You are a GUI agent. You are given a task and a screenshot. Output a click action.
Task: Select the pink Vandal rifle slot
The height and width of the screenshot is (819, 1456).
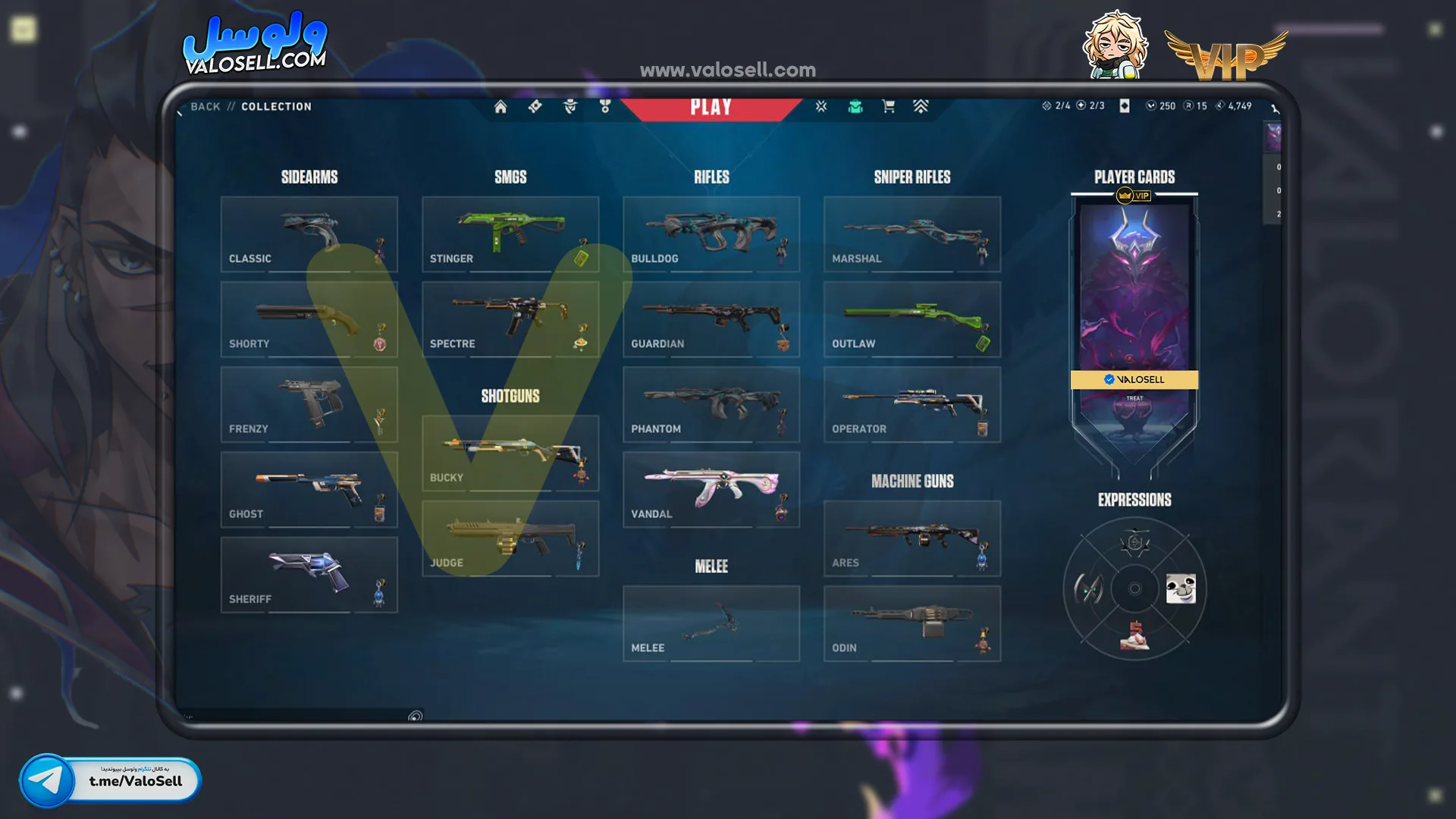tap(711, 489)
